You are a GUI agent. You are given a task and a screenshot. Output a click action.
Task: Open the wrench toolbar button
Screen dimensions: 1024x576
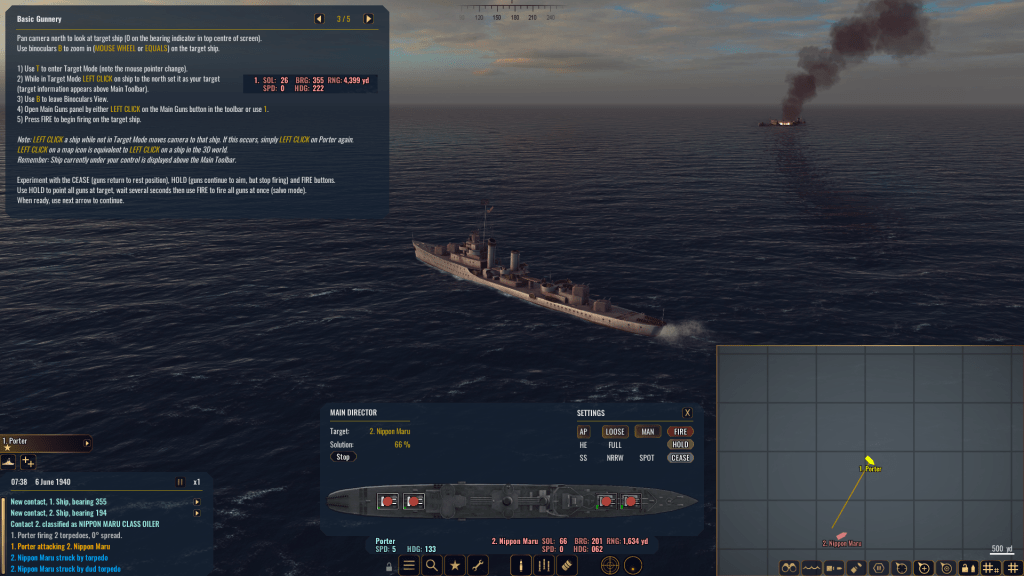478,565
